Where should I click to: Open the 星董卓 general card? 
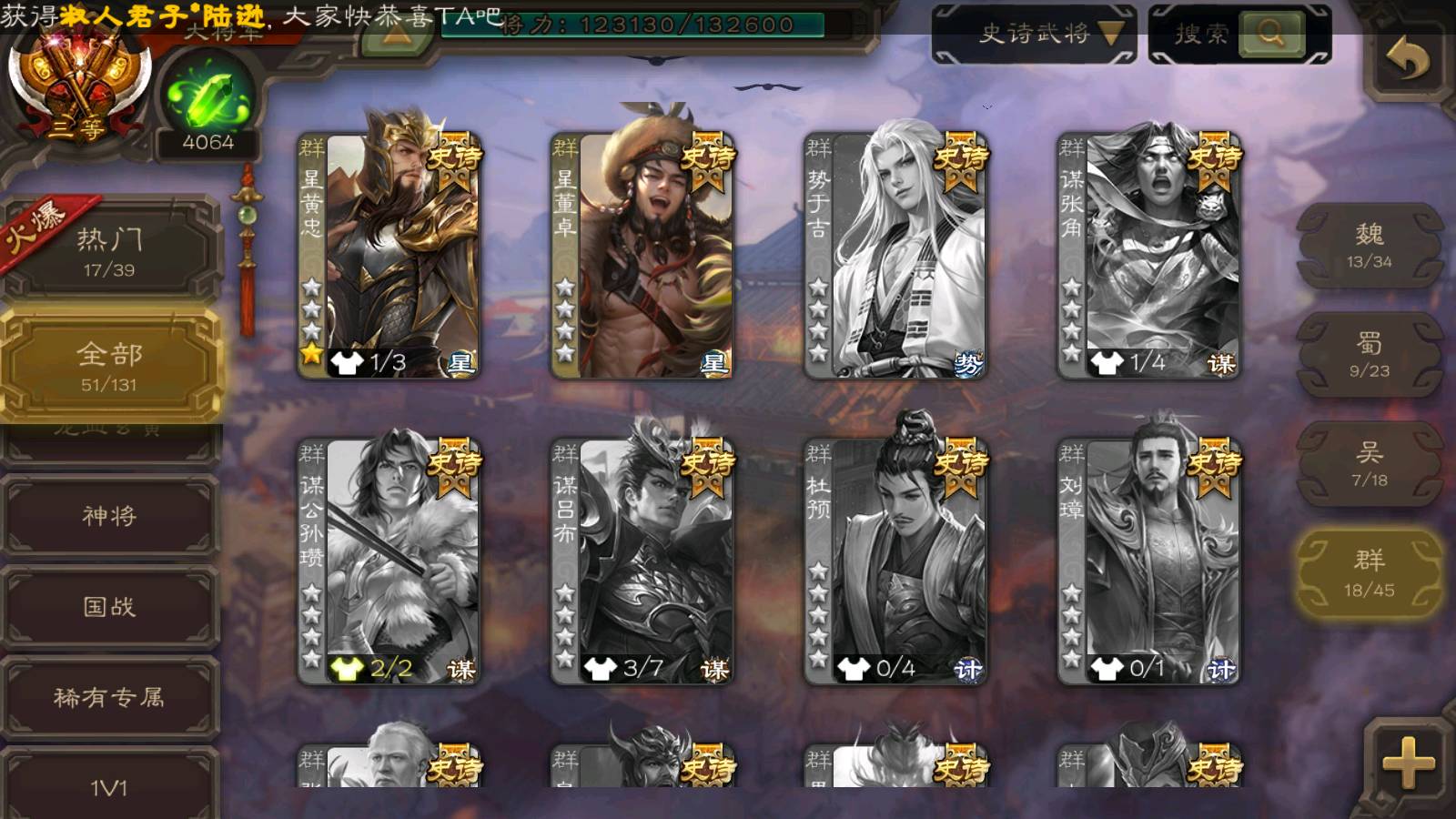pos(642,255)
